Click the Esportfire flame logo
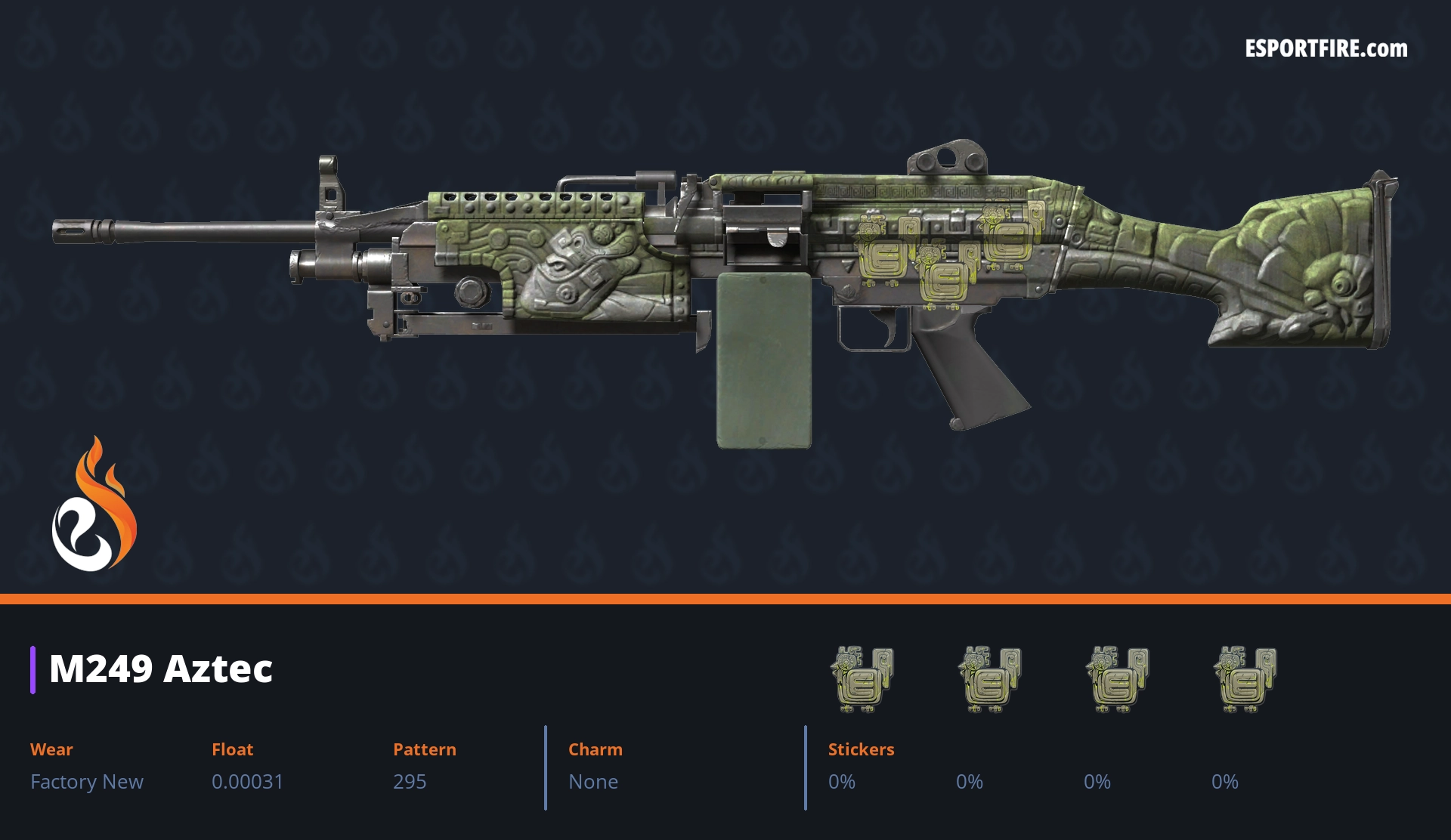 click(94, 505)
